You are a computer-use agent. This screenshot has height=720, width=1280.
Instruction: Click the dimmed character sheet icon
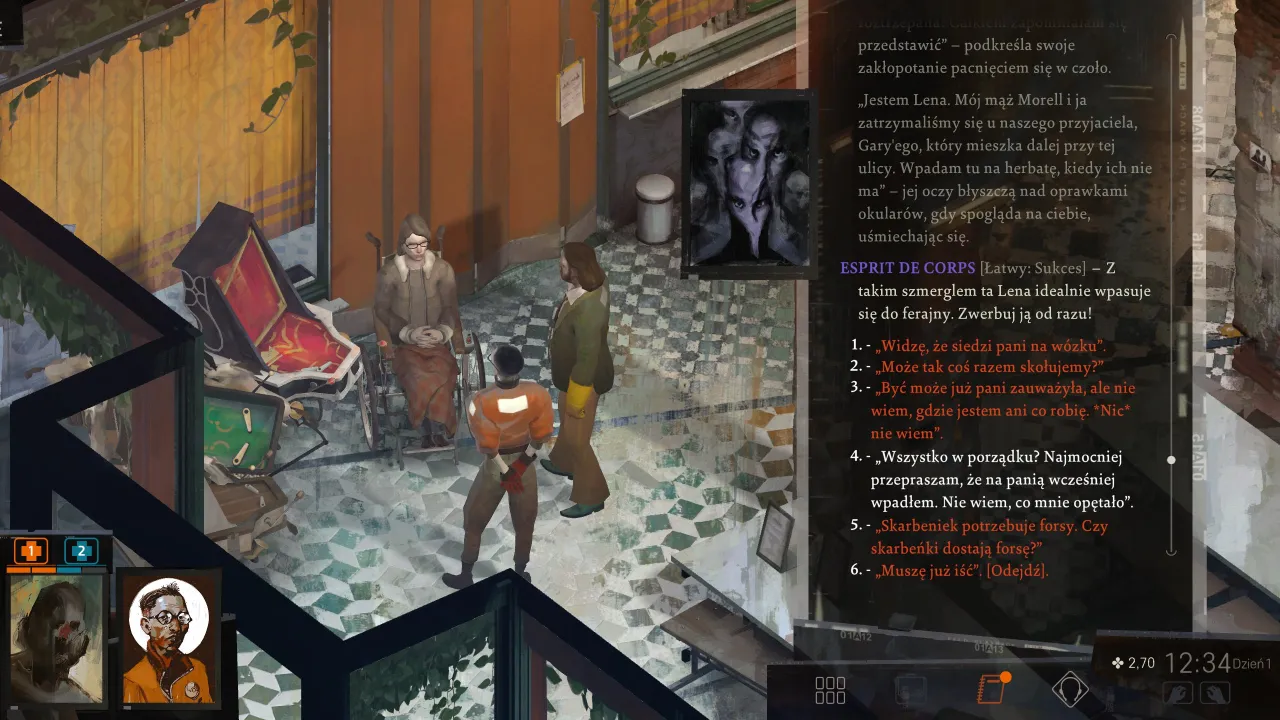pyautogui.click(x=910, y=690)
